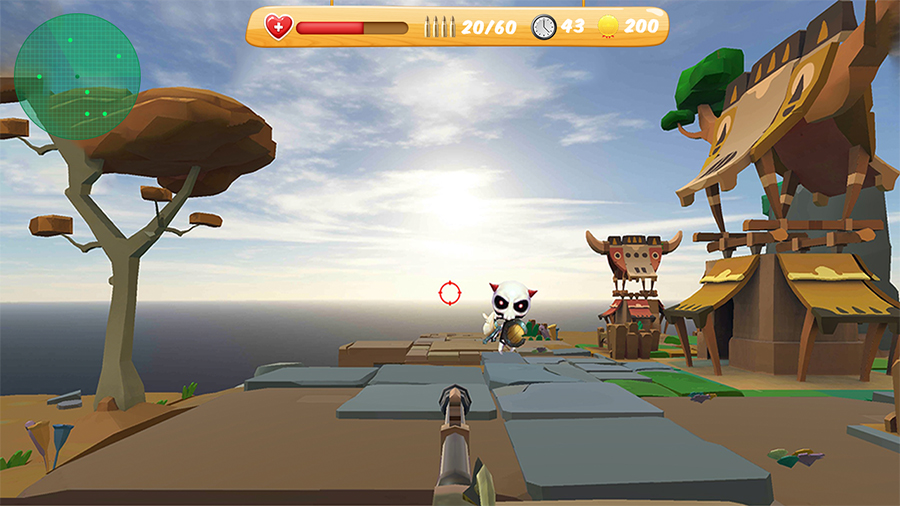Click the green radar minimap
900x506 pixels.
click(77, 76)
